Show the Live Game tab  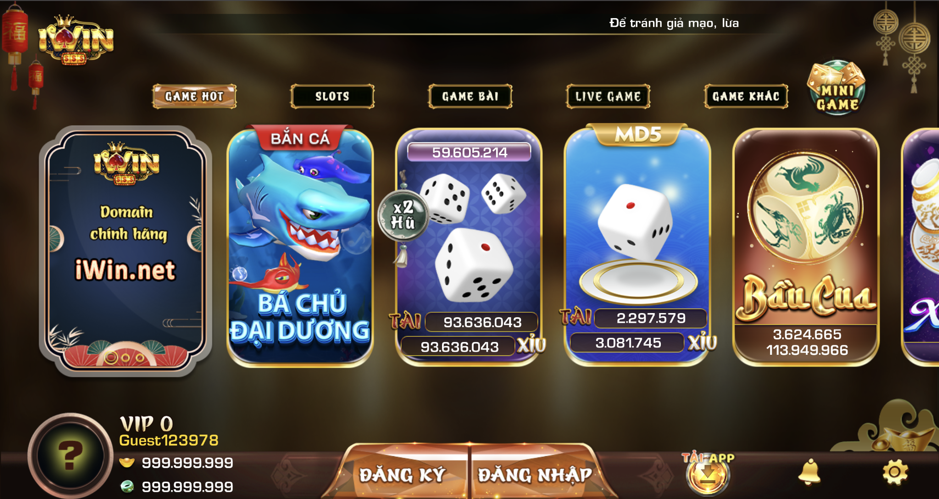point(608,96)
